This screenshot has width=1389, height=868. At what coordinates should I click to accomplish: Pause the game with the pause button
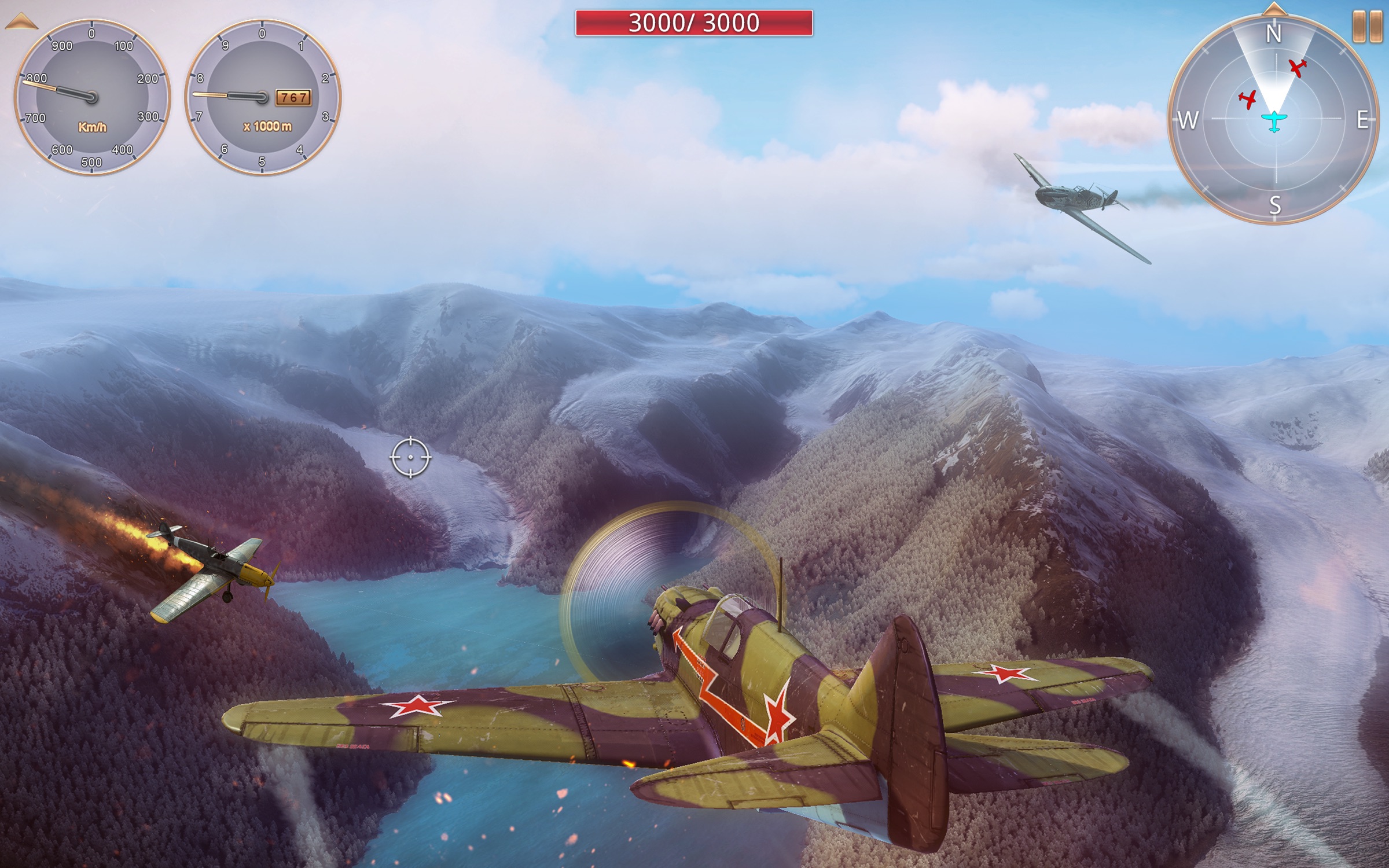tap(1367, 27)
